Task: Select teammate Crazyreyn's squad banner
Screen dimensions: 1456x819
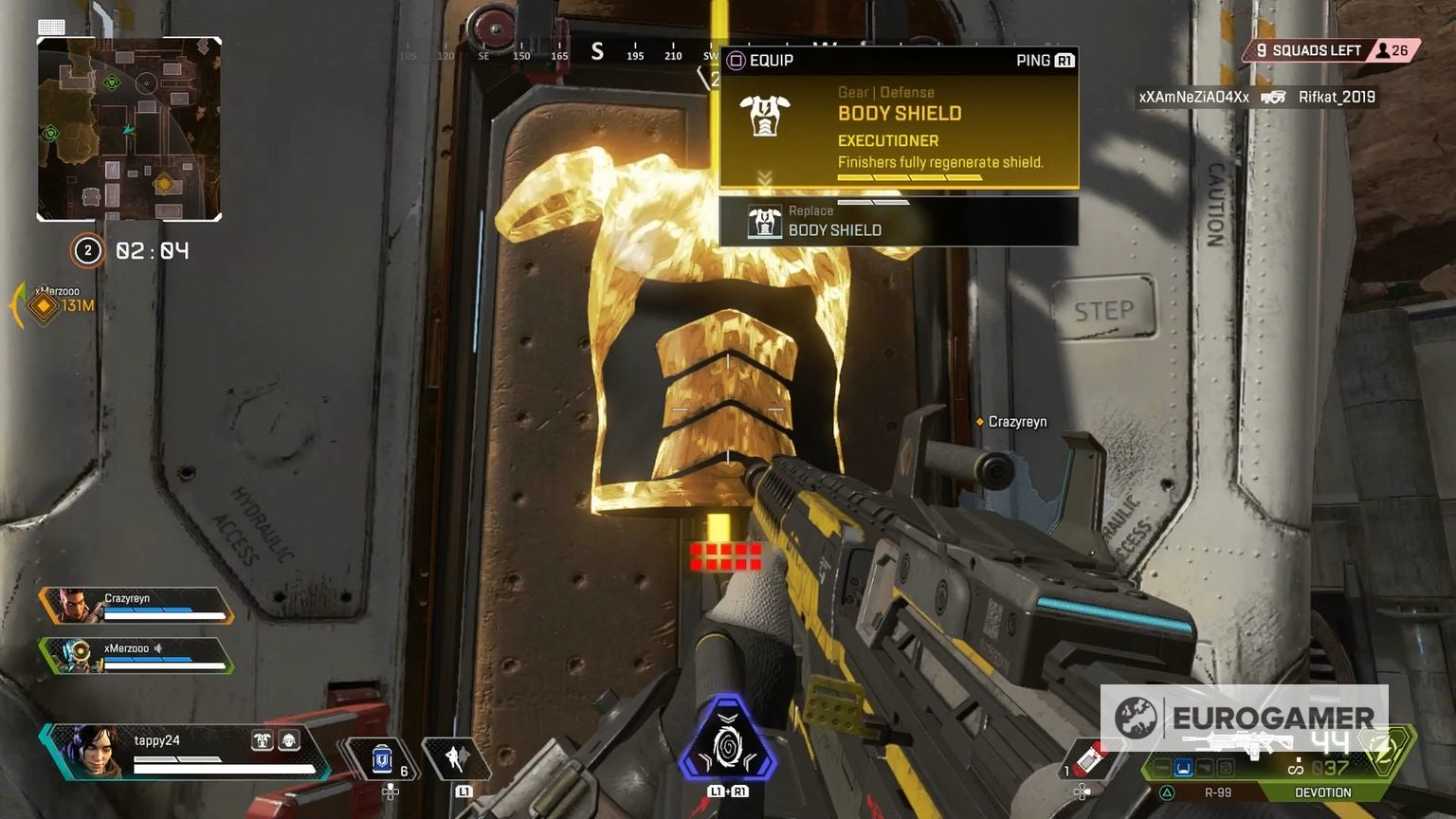Action: (136, 606)
